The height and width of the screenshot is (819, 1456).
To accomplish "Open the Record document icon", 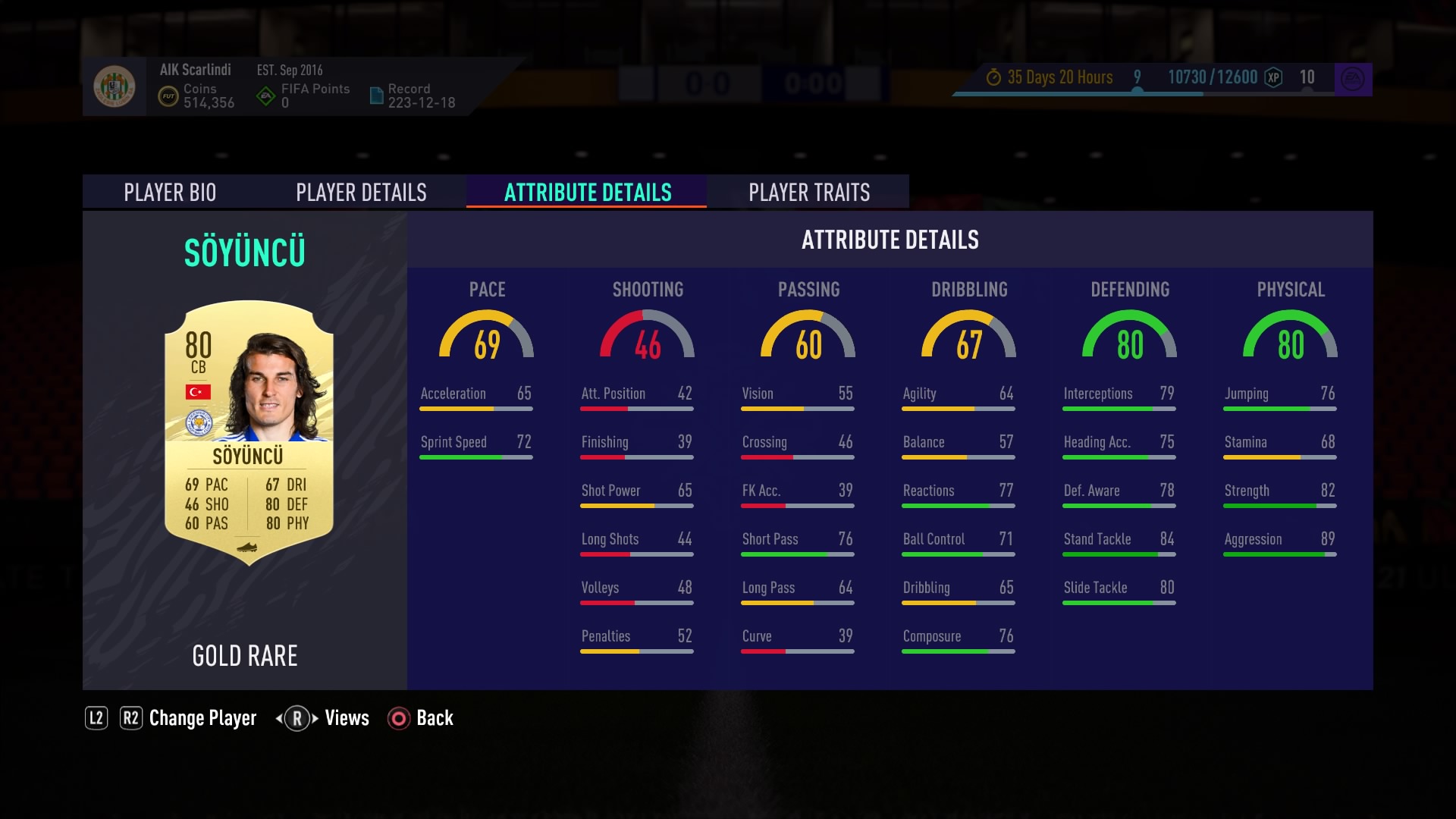I will coord(377,96).
